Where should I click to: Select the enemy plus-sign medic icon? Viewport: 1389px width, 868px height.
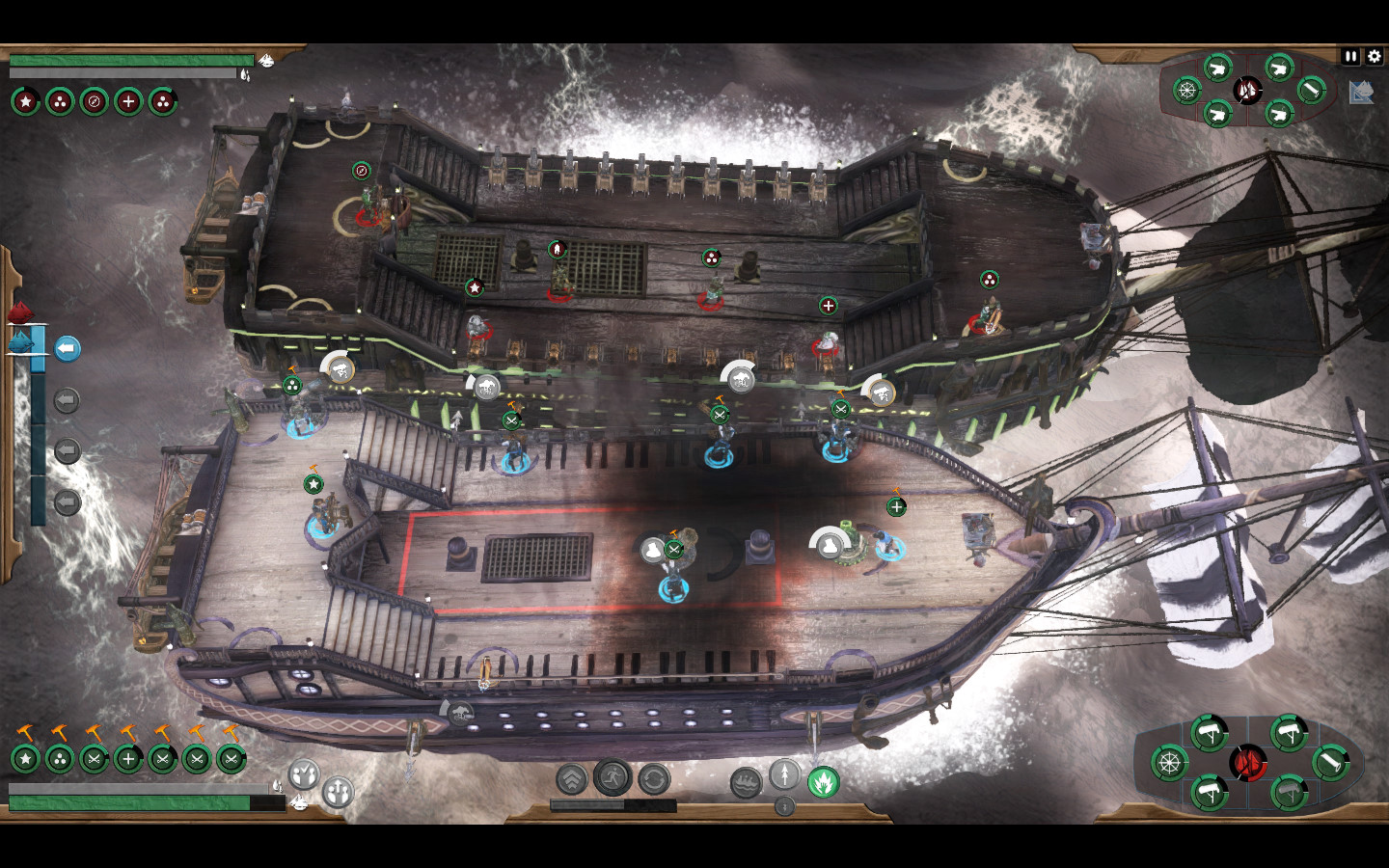click(x=128, y=101)
